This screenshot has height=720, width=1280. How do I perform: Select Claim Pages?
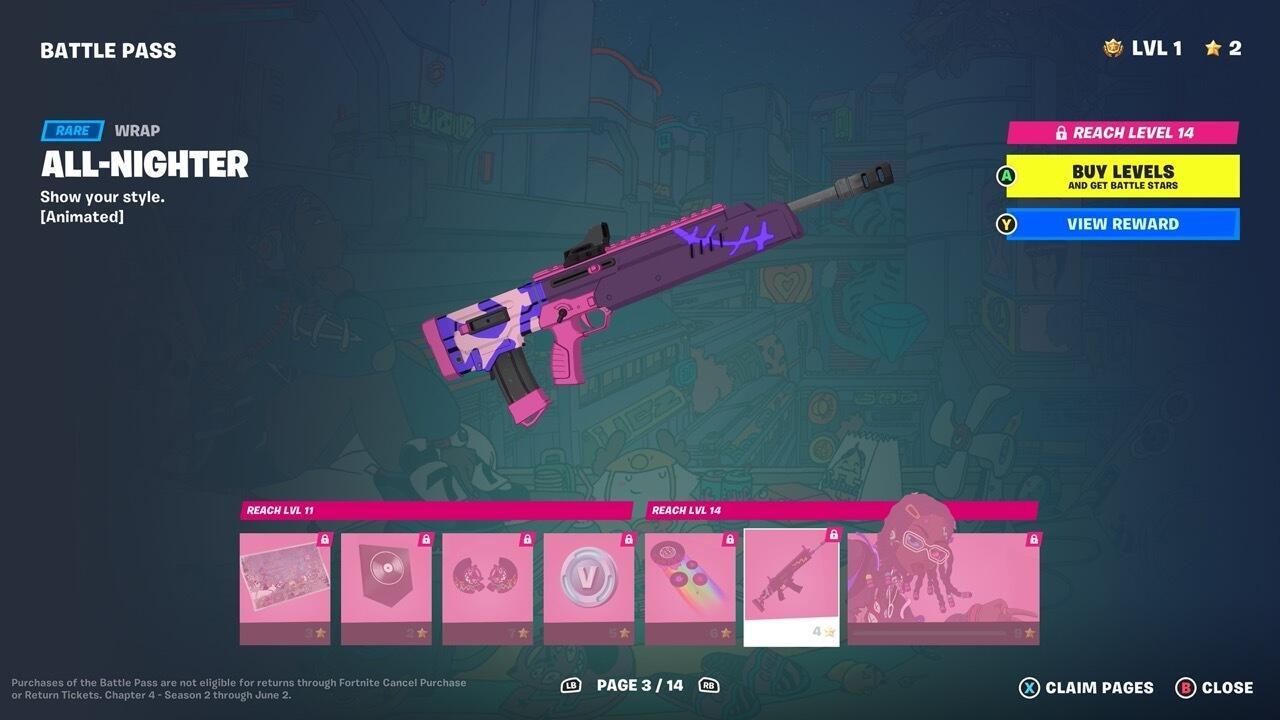(1088, 687)
